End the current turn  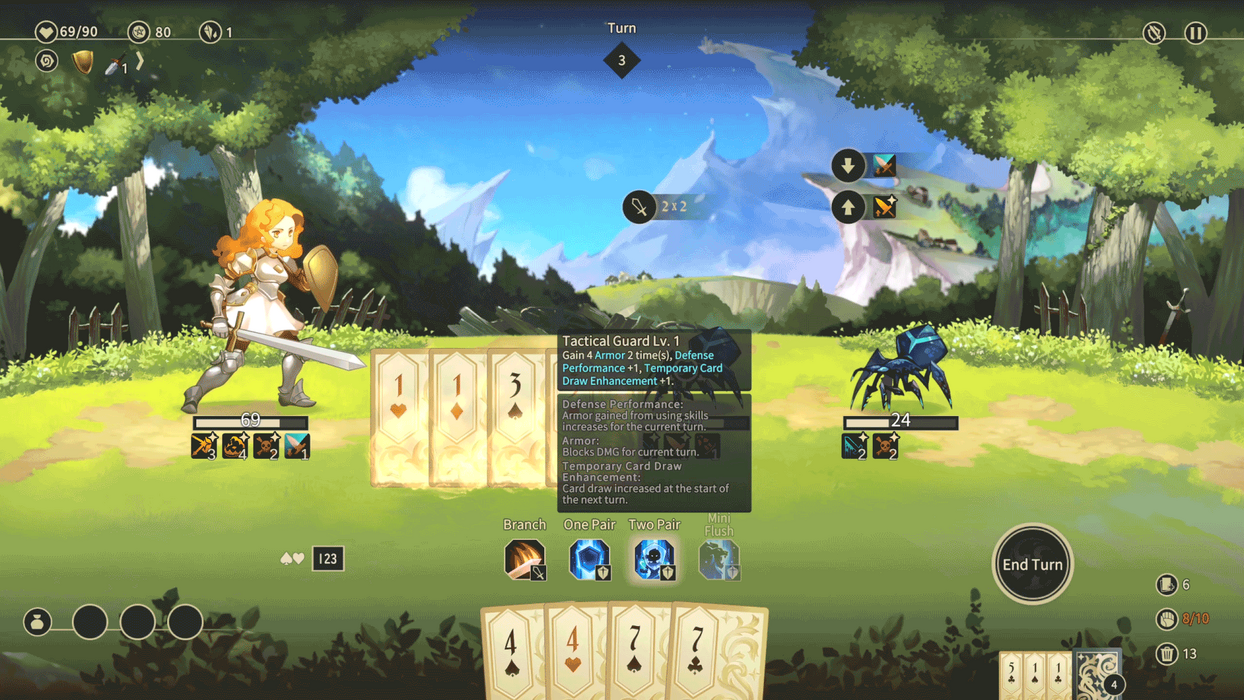coord(1032,564)
